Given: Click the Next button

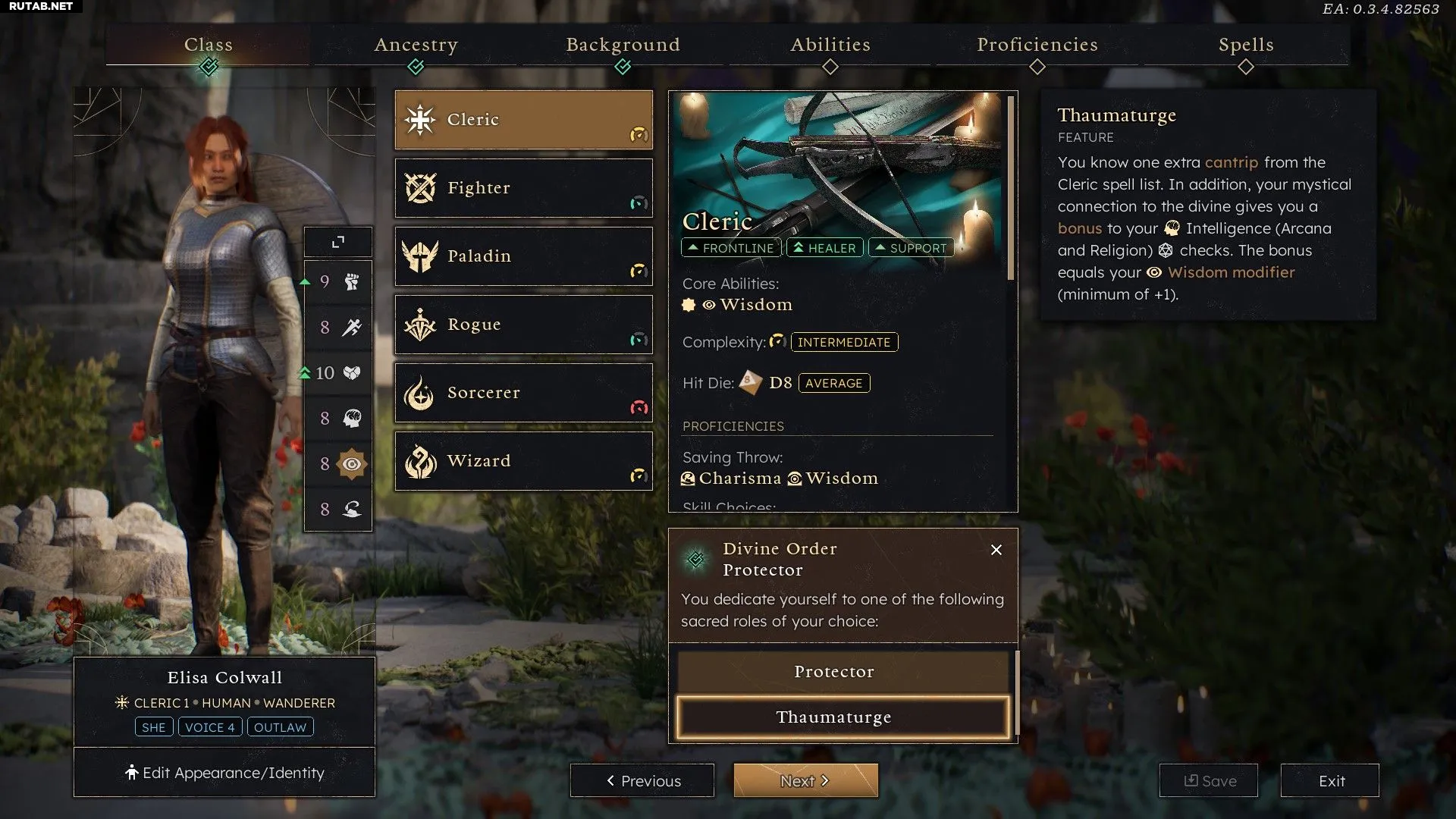Looking at the screenshot, I should (805, 780).
